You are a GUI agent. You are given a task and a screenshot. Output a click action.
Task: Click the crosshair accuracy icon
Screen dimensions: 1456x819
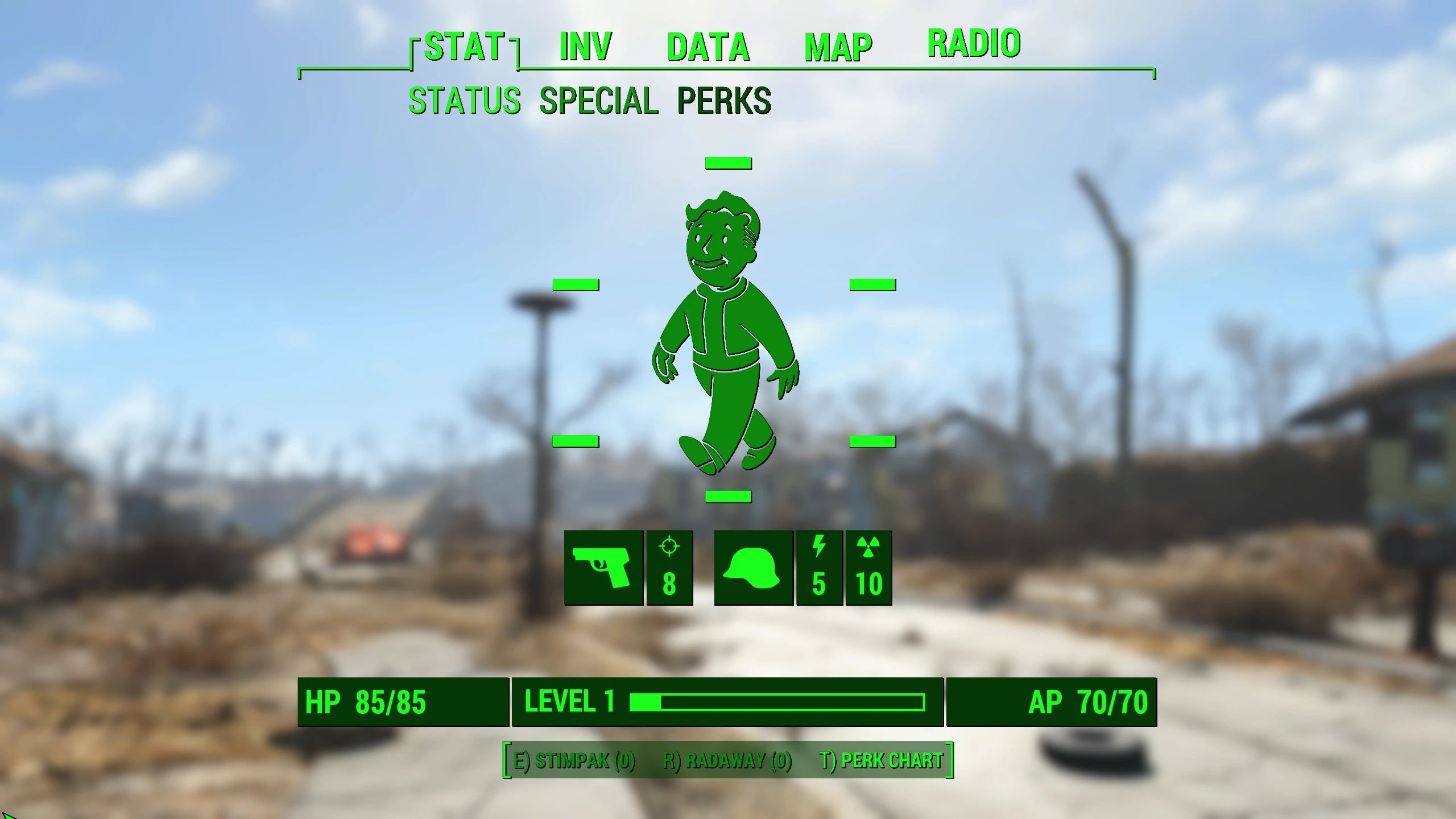point(669,569)
